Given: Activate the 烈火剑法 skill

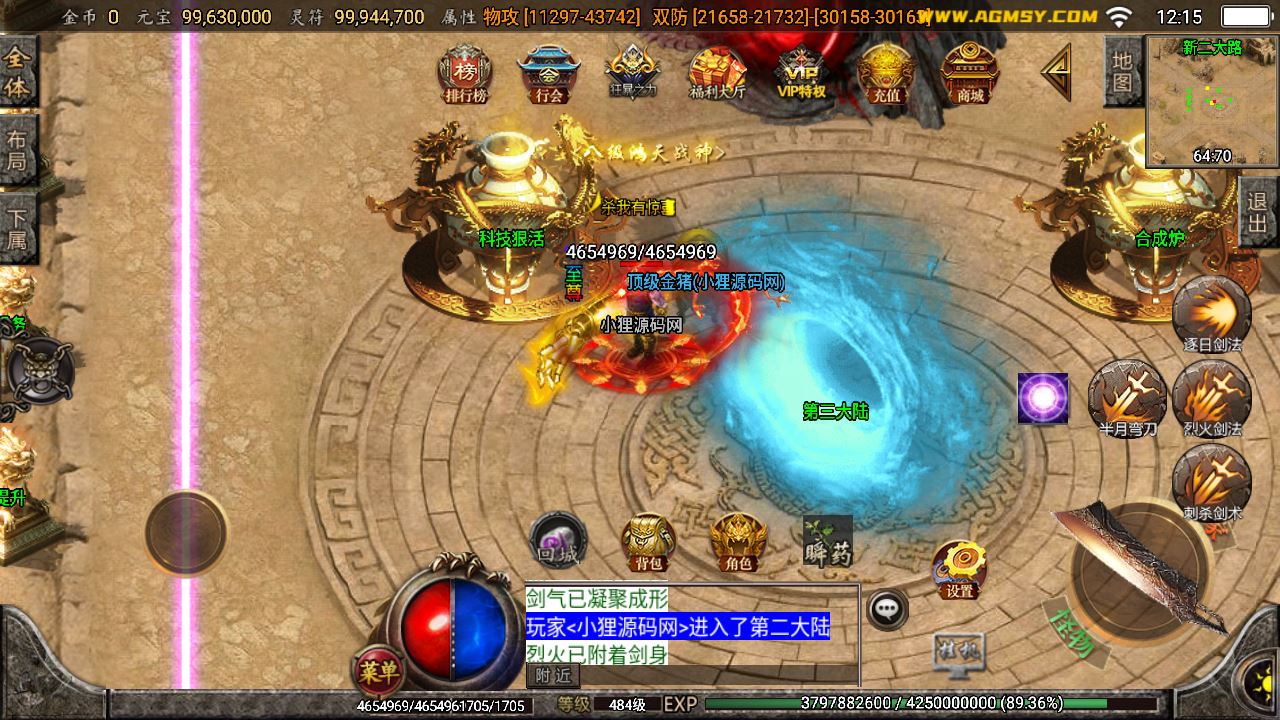Looking at the screenshot, I should [1212, 397].
